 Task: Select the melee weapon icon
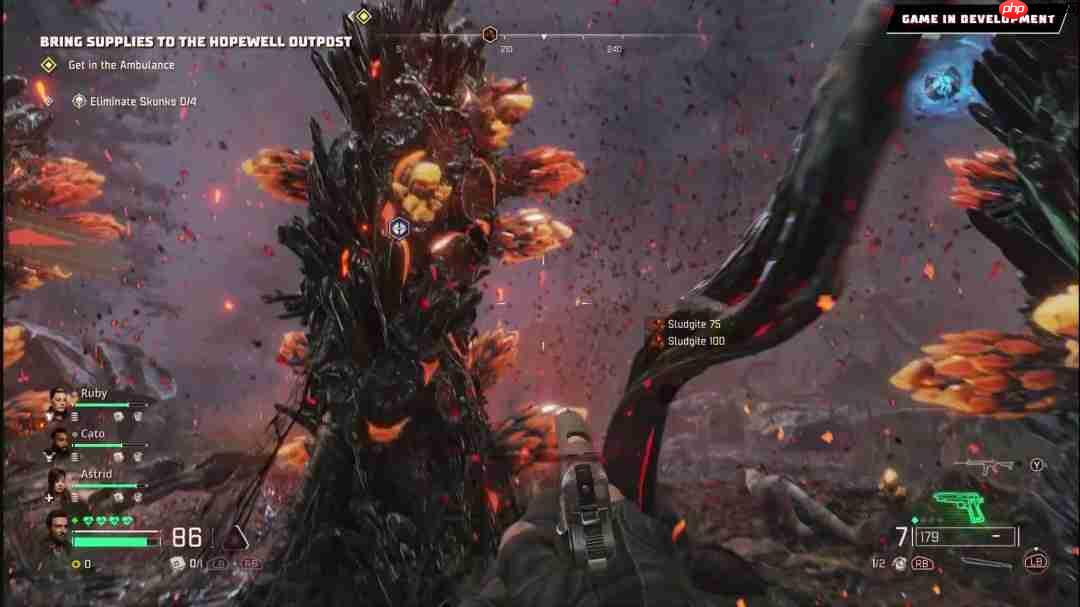986,562
